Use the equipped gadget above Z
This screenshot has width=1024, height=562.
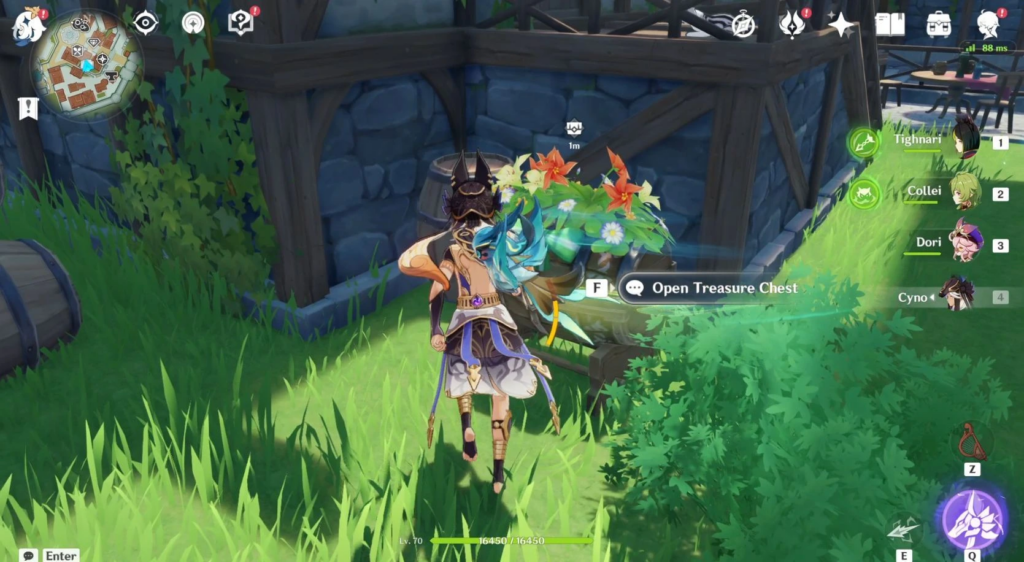[x=971, y=441]
